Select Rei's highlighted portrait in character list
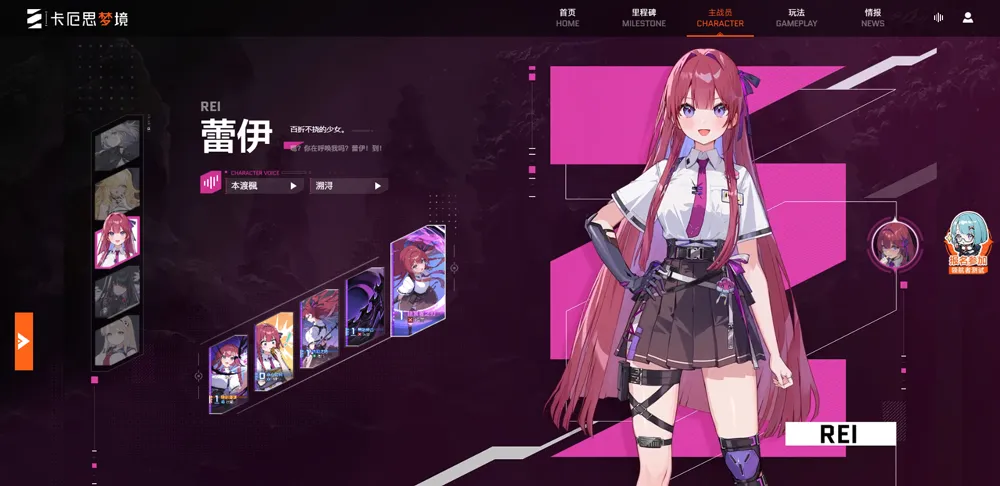 pyautogui.click(x=117, y=242)
